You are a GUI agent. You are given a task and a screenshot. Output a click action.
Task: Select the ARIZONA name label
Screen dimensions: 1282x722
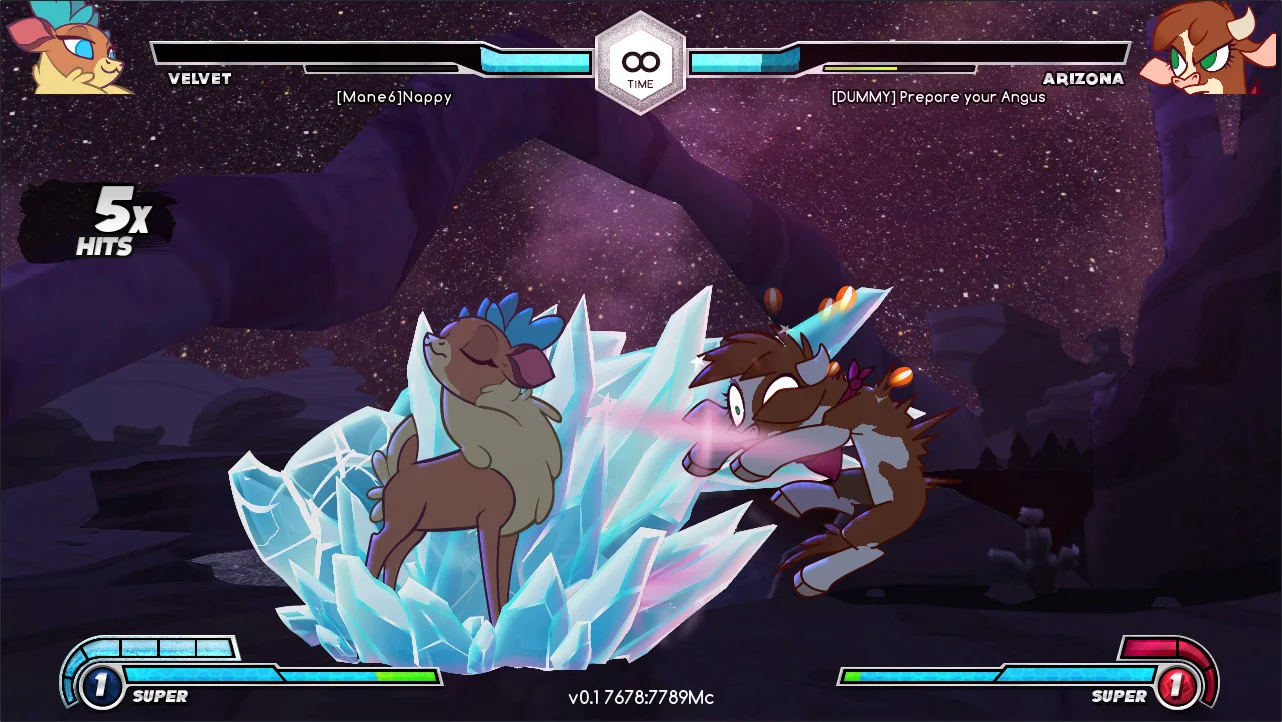click(x=1084, y=79)
